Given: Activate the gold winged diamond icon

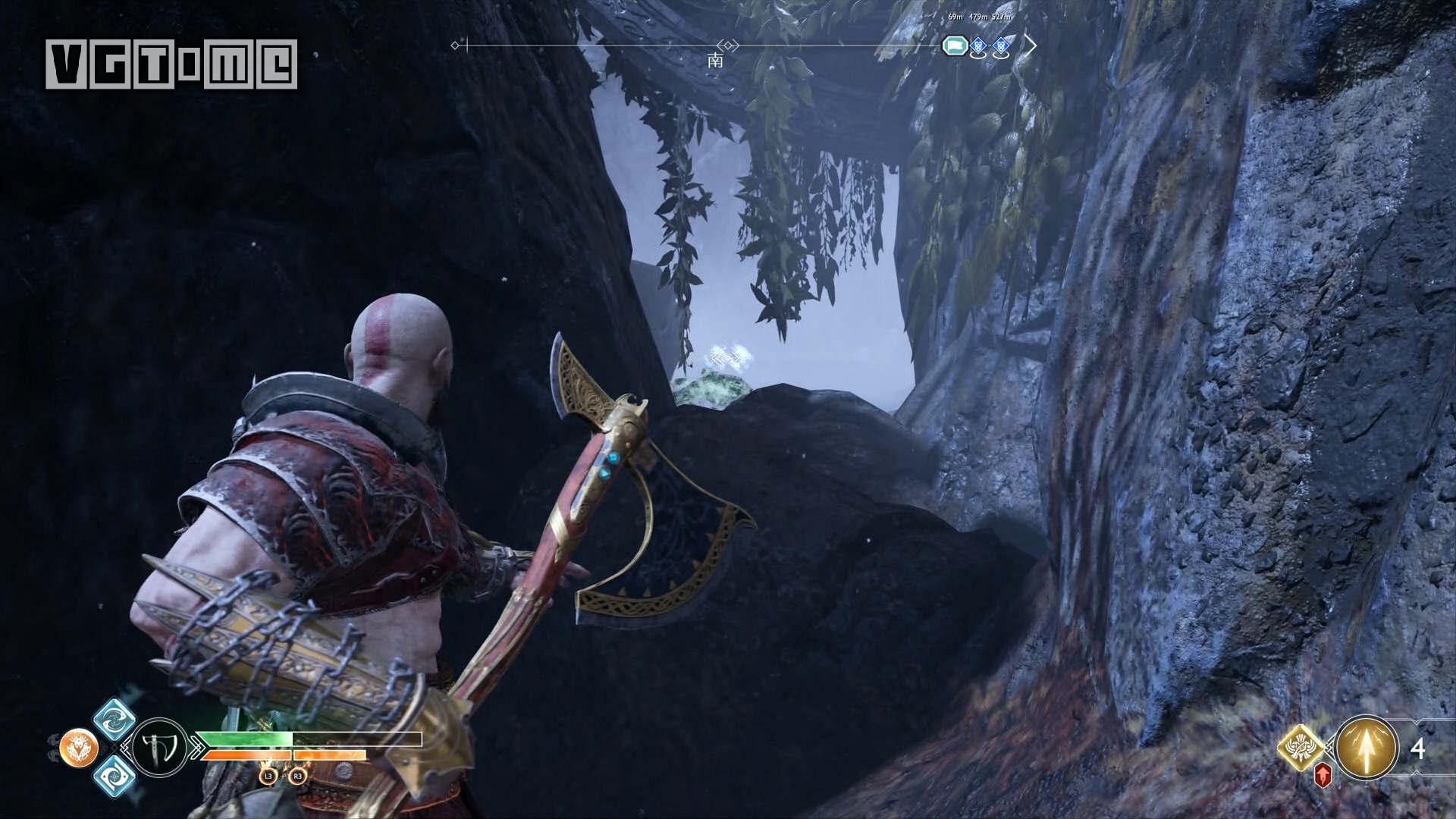Looking at the screenshot, I should (x=1301, y=748).
